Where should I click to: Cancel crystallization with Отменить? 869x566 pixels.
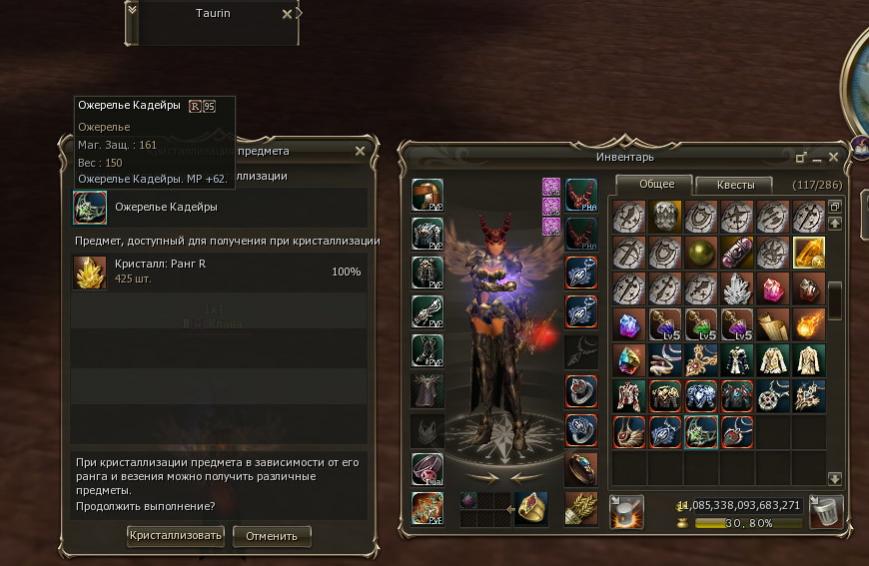271,536
